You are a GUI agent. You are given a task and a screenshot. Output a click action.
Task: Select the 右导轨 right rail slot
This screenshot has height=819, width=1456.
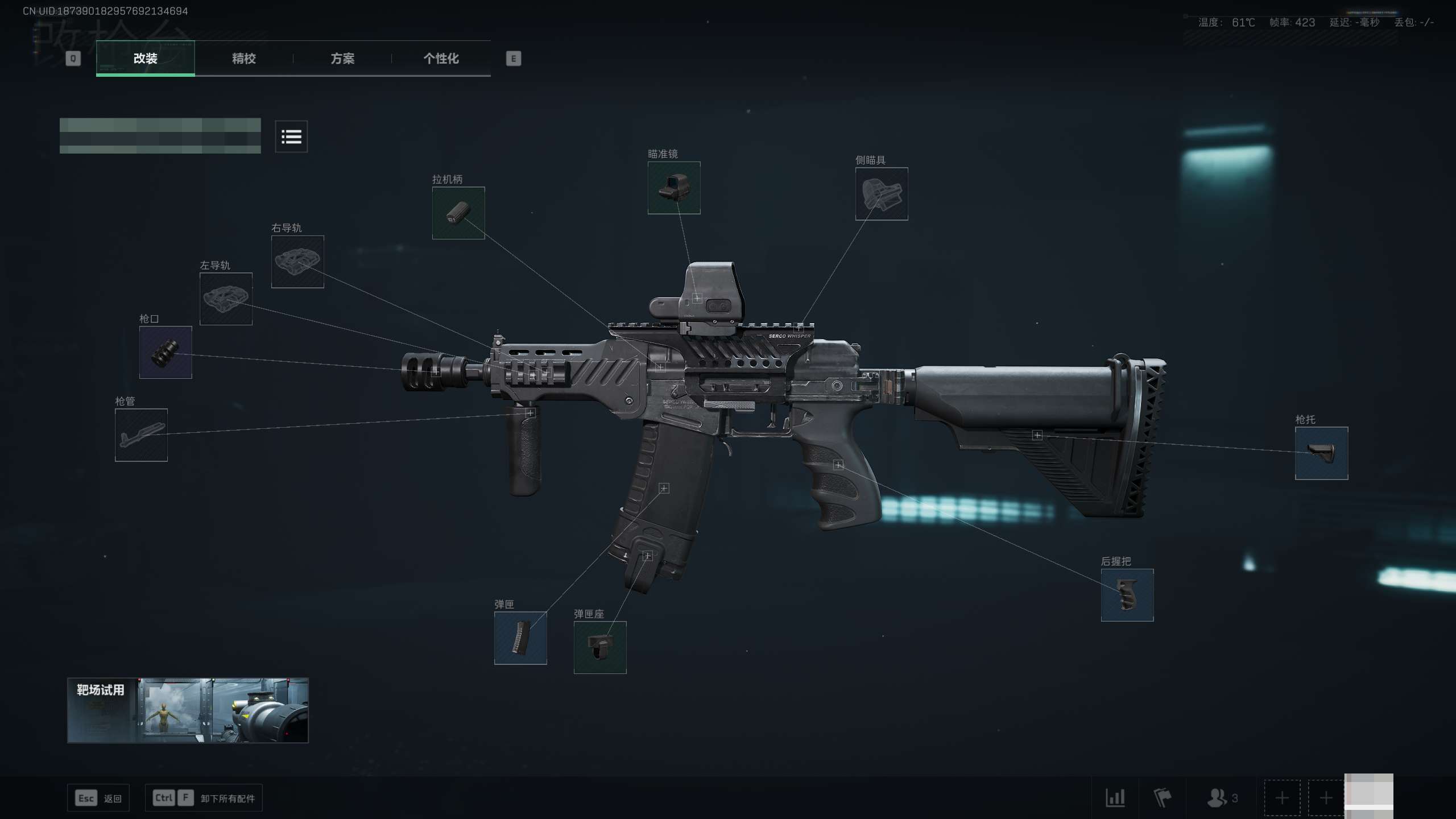[x=297, y=262]
